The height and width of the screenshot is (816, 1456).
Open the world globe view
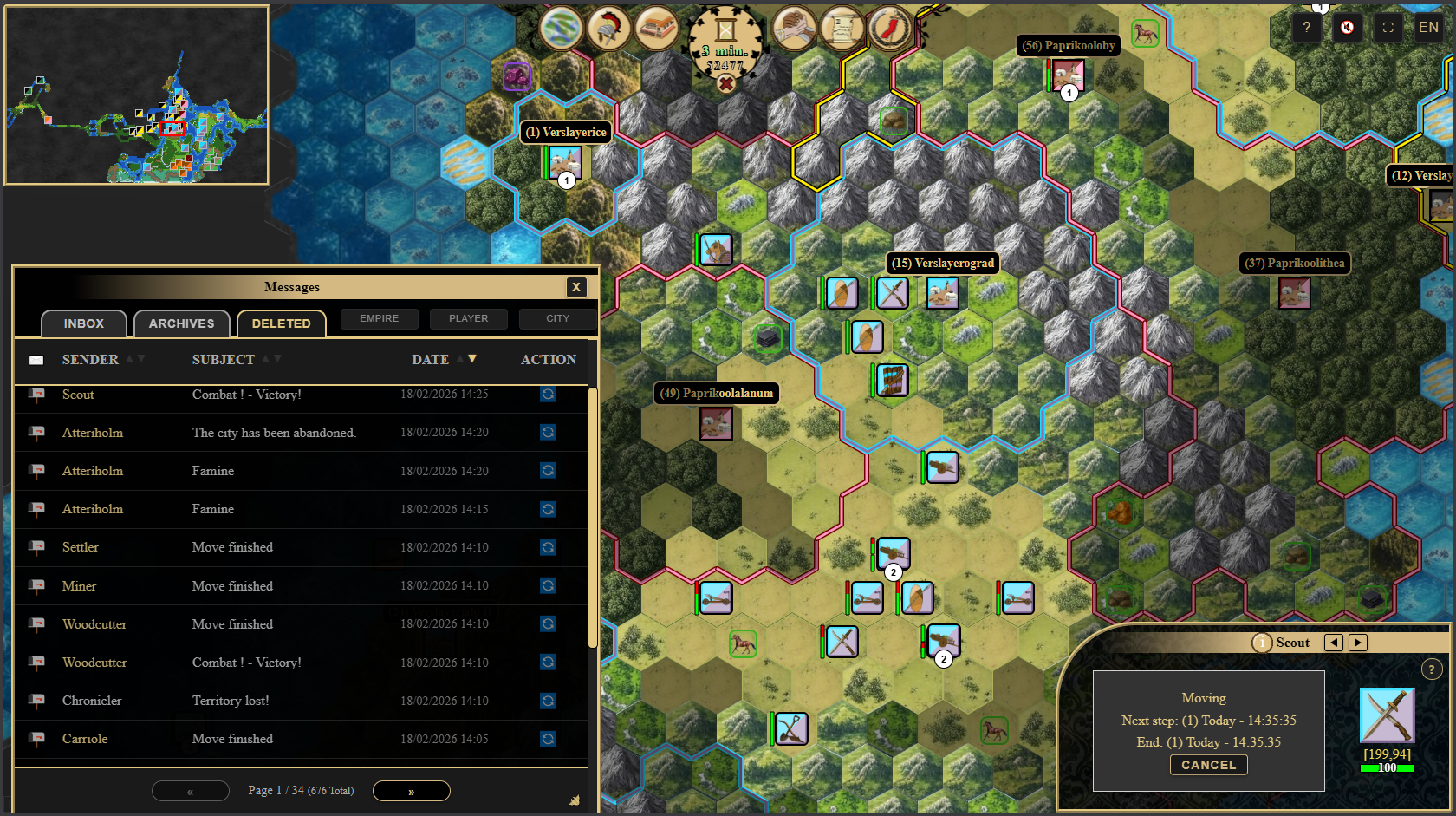point(561,28)
